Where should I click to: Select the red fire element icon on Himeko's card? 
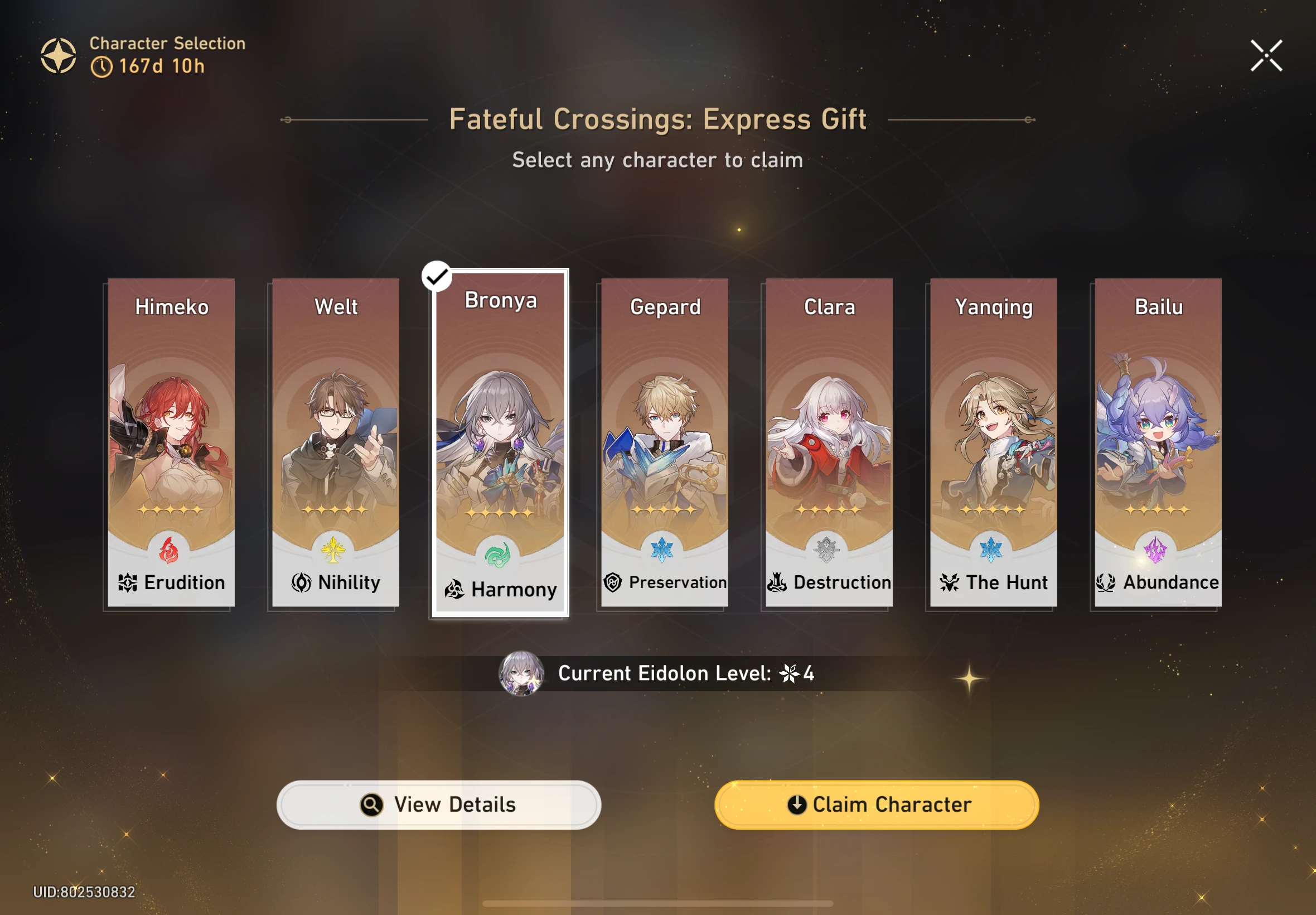(170, 548)
